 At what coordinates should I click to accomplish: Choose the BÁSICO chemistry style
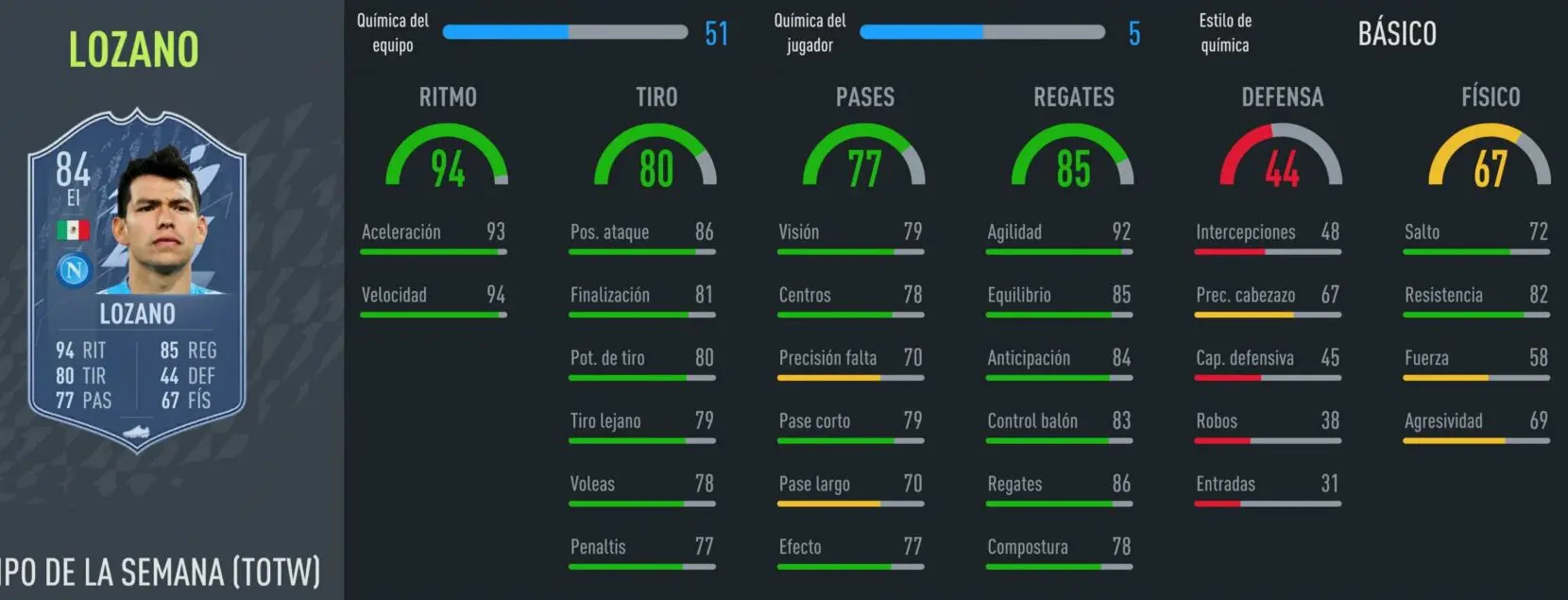pos(1396,34)
